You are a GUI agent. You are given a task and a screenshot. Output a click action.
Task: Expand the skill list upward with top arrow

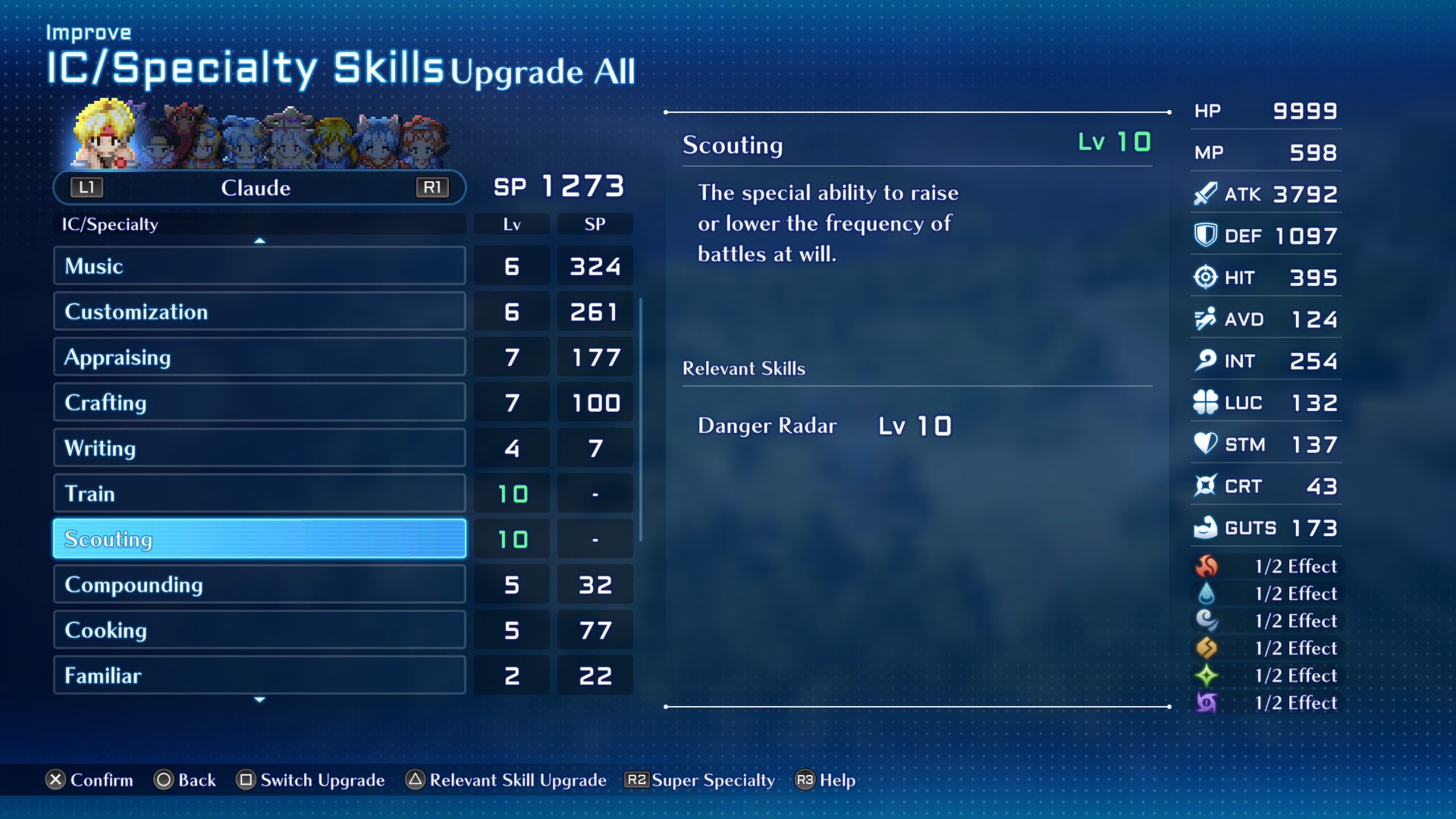(259, 240)
